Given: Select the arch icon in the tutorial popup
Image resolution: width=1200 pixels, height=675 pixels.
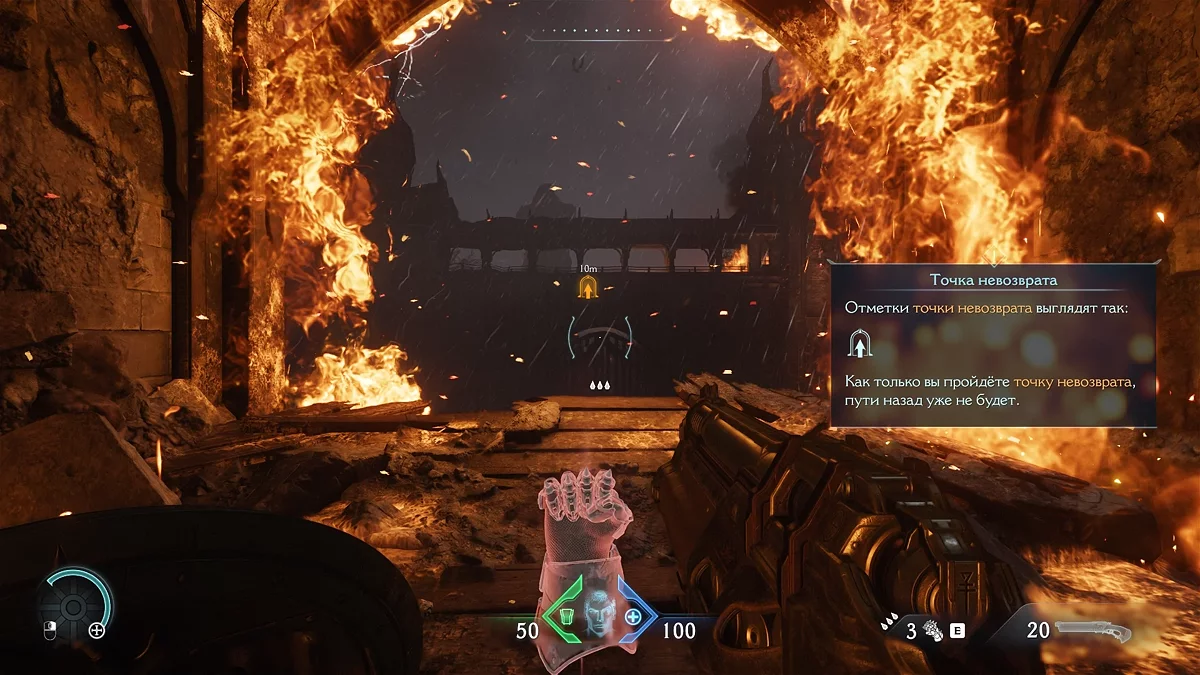Looking at the screenshot, I should tap(859, 345).
